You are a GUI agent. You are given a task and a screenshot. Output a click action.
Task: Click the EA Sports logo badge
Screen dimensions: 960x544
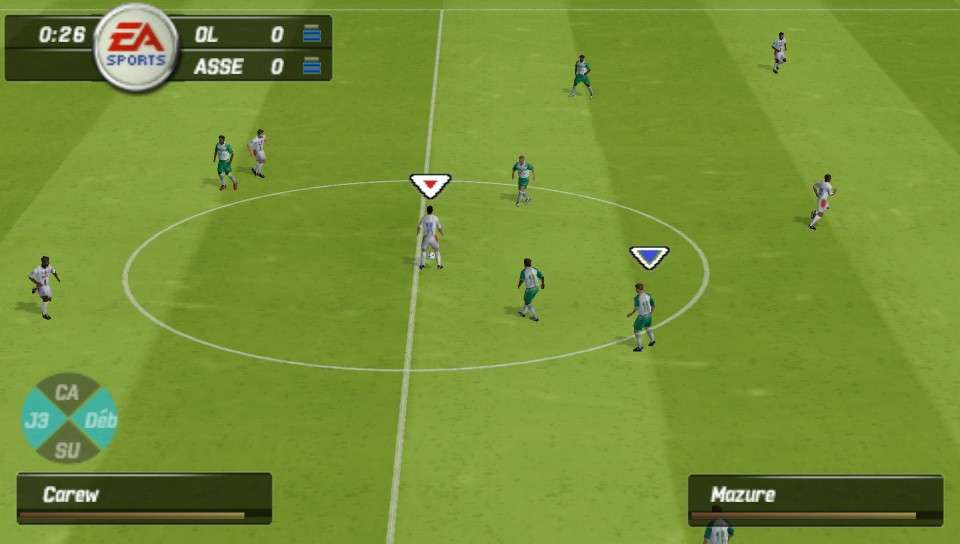pyautogui.click(x=136, y=48)
